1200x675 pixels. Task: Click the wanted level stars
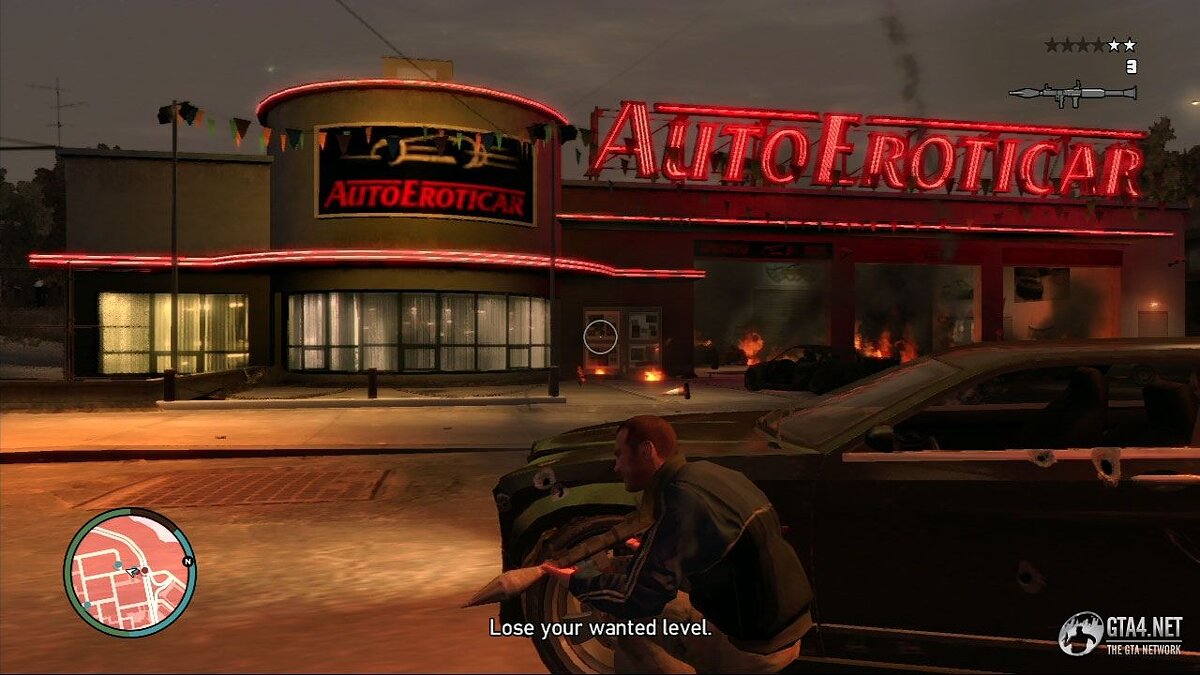pos(1090,45)
